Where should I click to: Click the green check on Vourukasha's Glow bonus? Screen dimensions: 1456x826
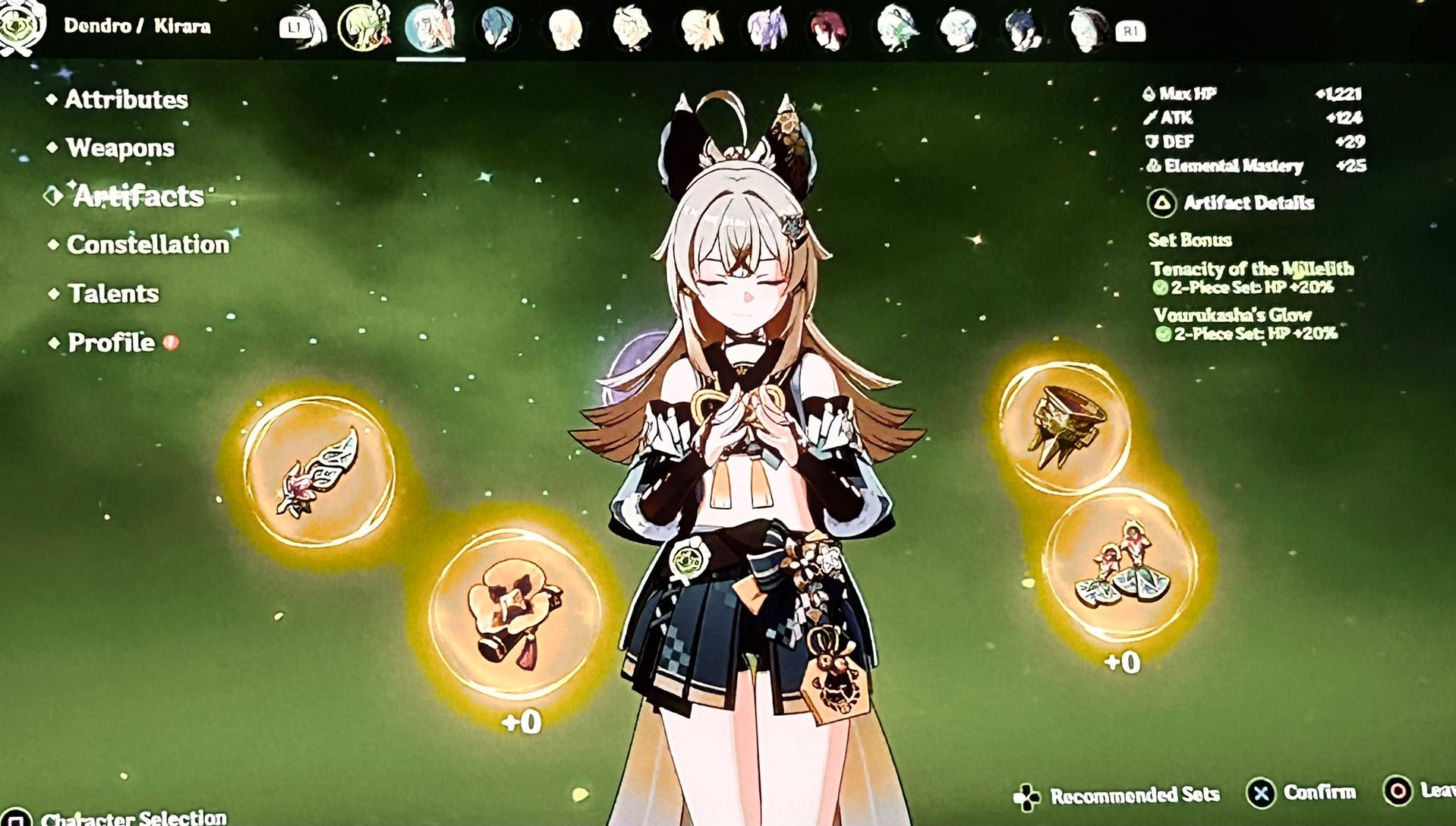click(1164, 334)
